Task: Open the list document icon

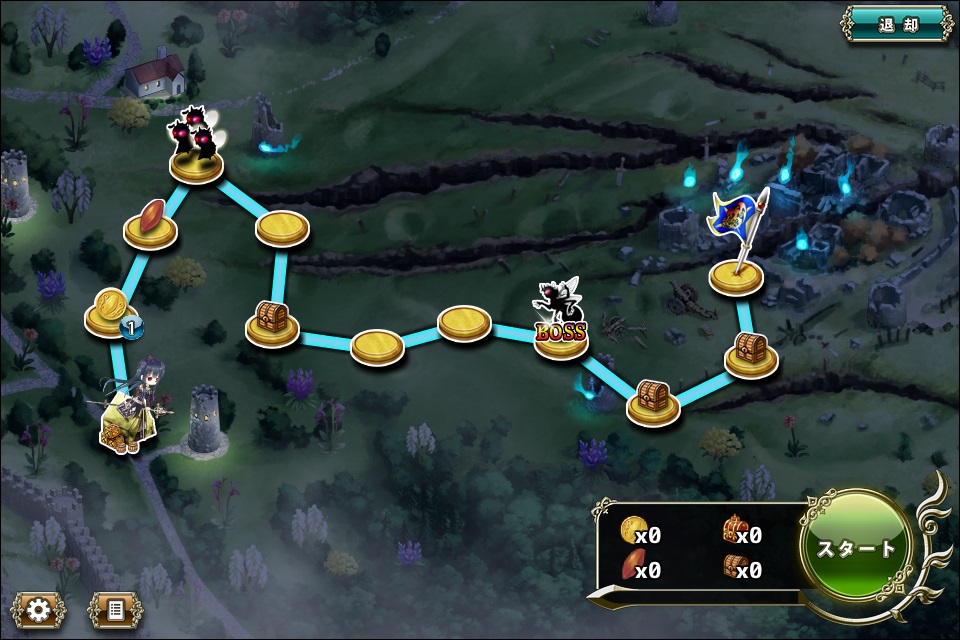Action: (x=114, y=609)
